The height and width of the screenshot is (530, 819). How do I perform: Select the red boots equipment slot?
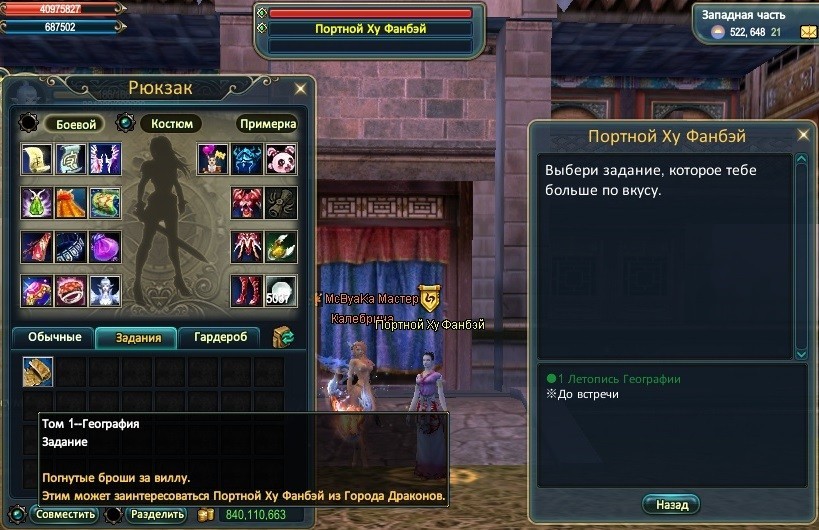248,290
